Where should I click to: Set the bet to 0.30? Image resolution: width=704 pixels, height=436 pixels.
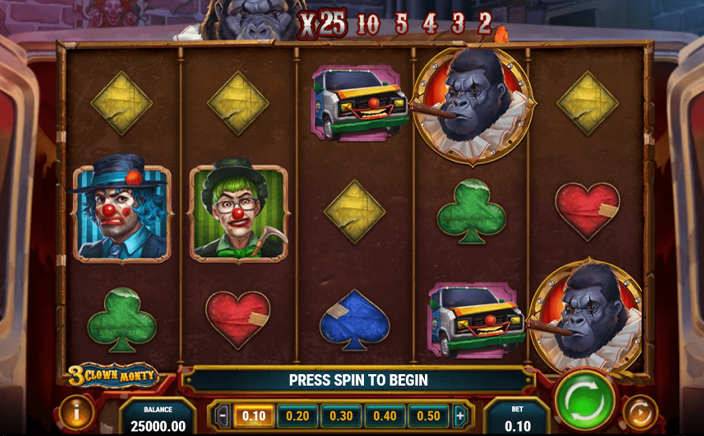341,416
